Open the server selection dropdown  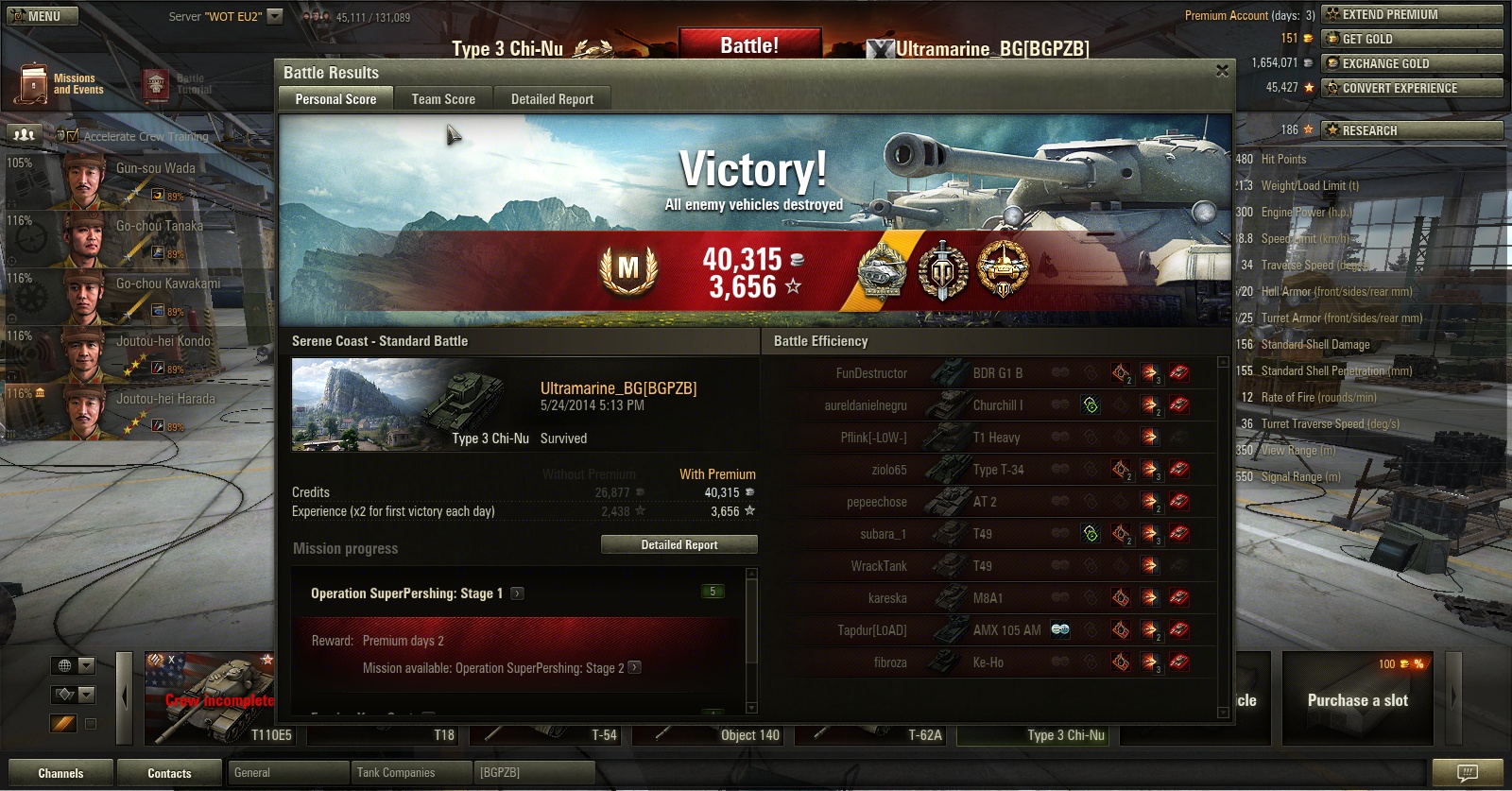tap(275, 16)
